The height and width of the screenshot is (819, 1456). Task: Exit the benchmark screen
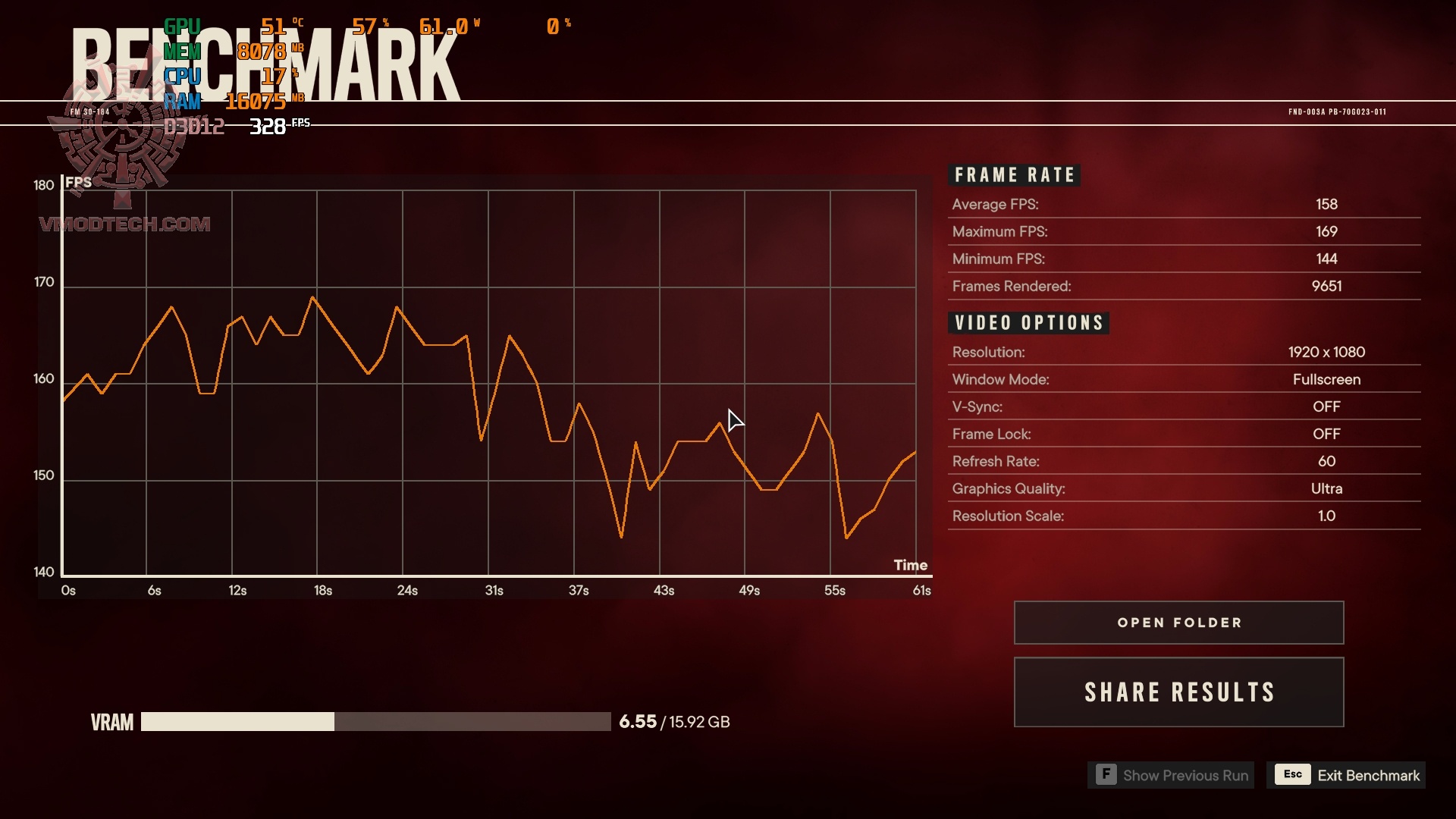[1346, 775]
